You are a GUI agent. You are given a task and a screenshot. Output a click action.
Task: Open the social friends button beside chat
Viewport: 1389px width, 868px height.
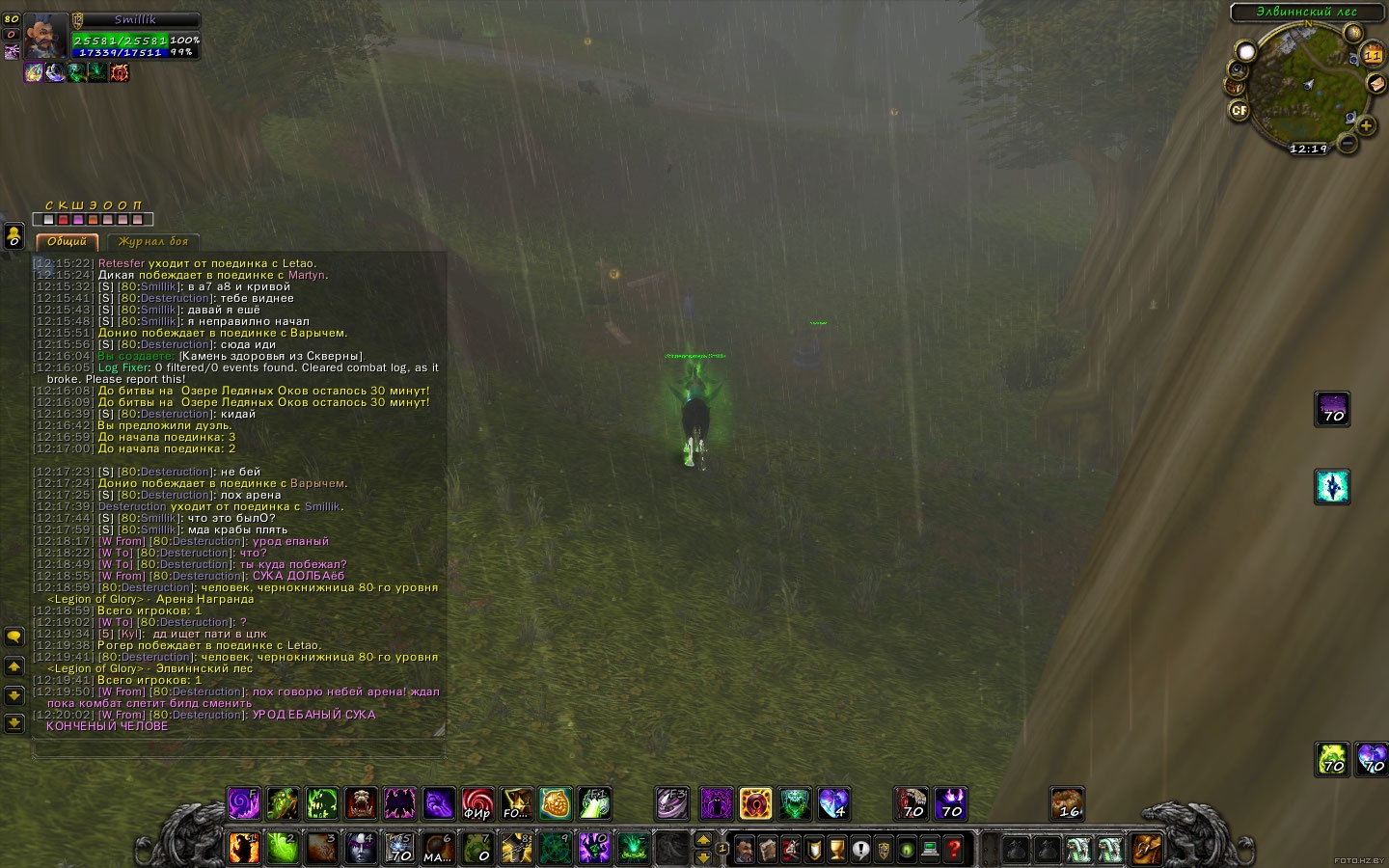pos(14,637)
